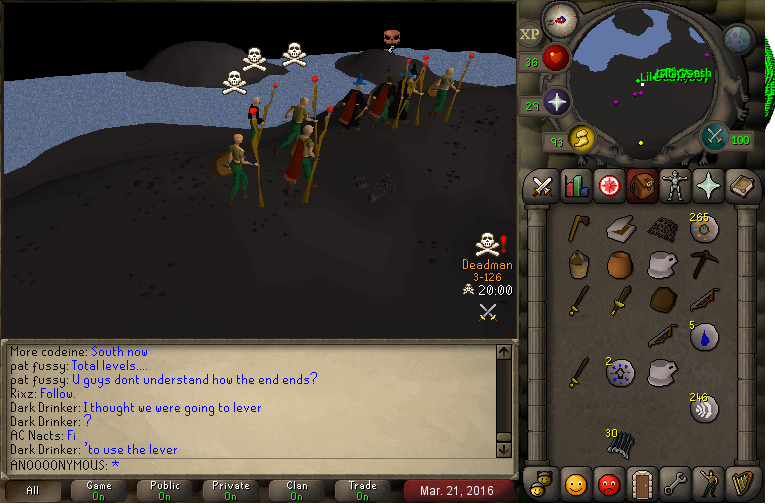Switch chat filter to Clan
Screen dimensions: 775x504
point(297,490)
